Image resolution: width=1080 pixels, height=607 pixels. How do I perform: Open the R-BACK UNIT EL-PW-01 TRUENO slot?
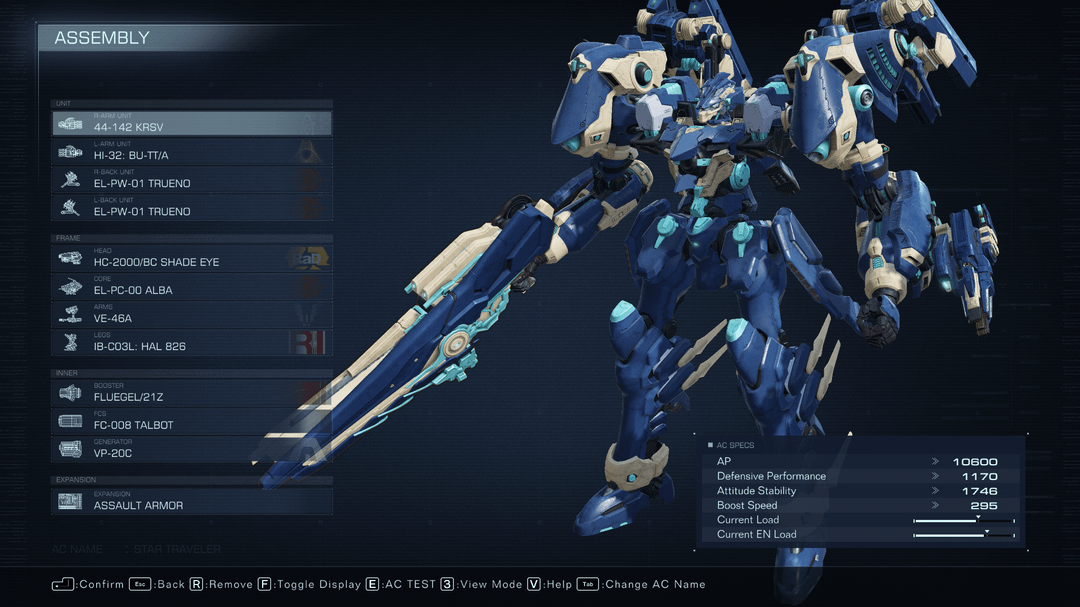pos(191,179)
